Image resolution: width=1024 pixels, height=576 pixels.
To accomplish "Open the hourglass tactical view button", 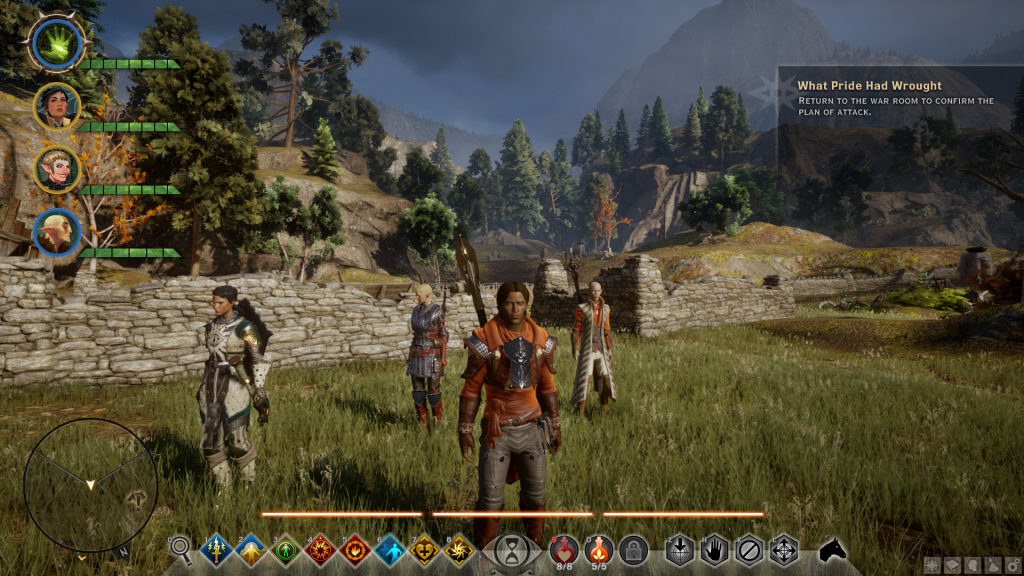I will [x=511, y=550].
